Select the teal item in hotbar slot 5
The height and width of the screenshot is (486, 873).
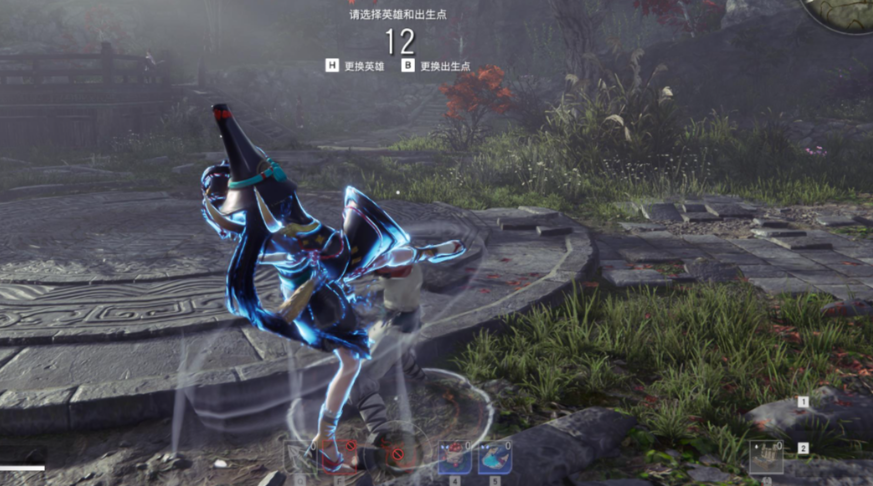pyautogui.click(x=495, y=457)
